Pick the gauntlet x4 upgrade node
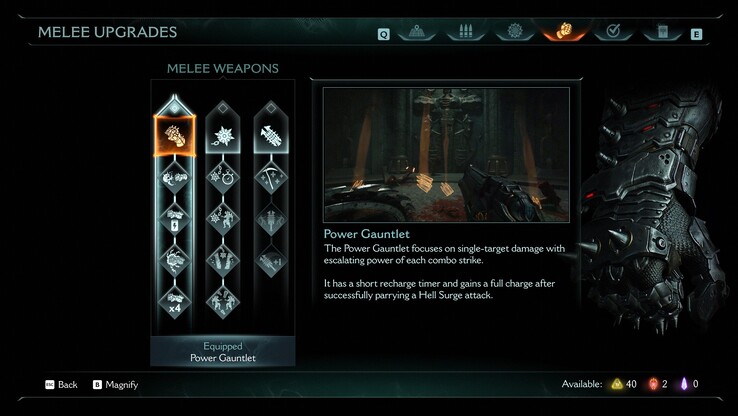This screenshot has height=416, width=738. click(x=173, y=299)
